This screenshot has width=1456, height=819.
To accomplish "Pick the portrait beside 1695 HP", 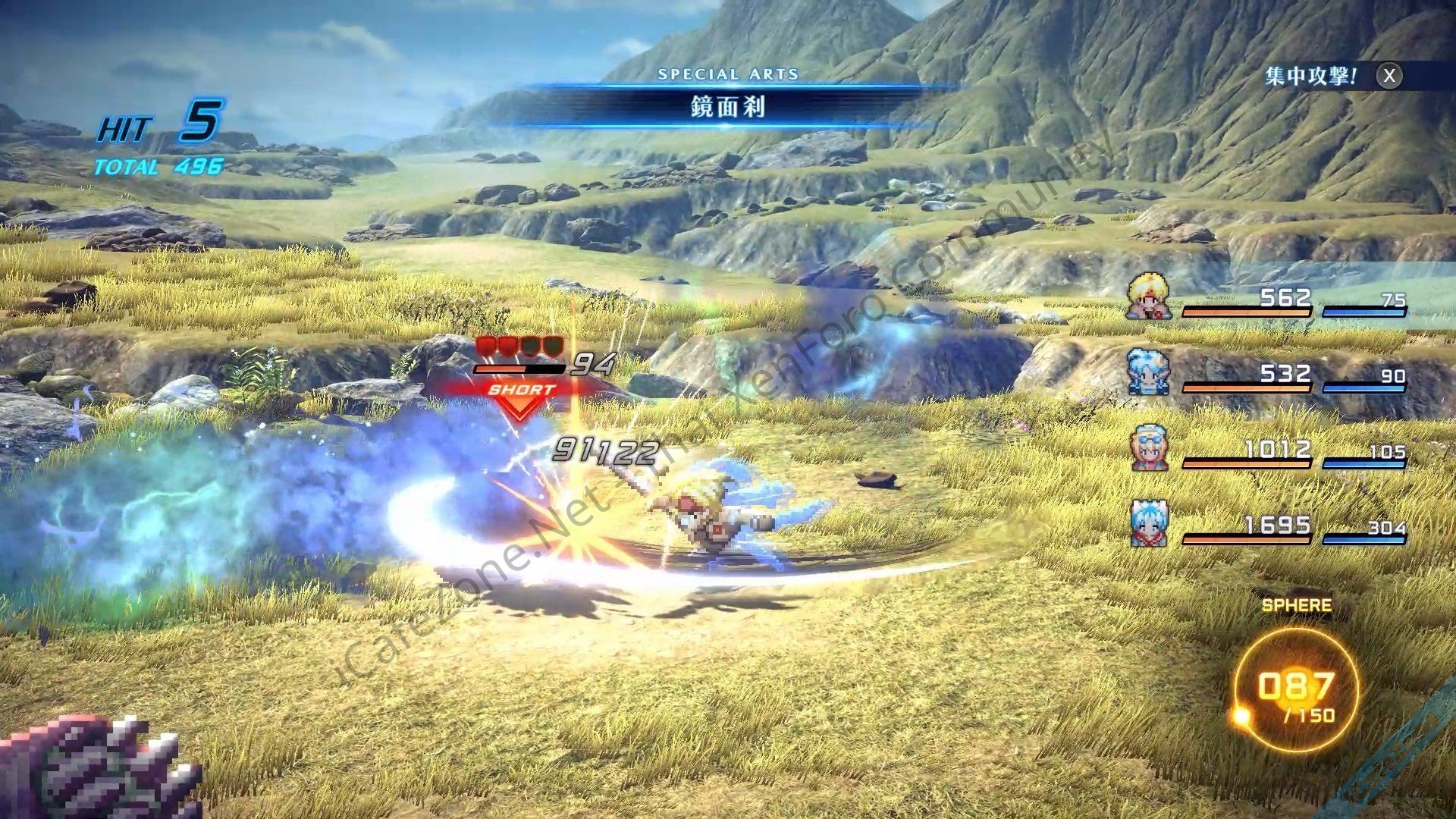I will click(x=1149, y=523).
